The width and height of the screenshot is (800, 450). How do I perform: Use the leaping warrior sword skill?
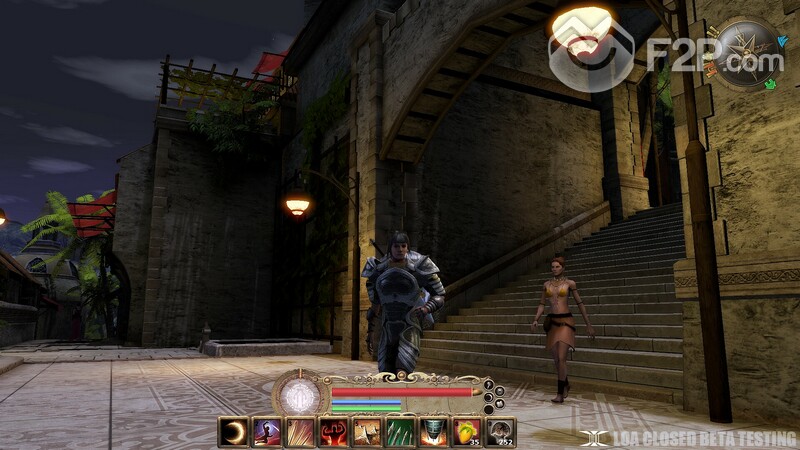pos(266,432)
